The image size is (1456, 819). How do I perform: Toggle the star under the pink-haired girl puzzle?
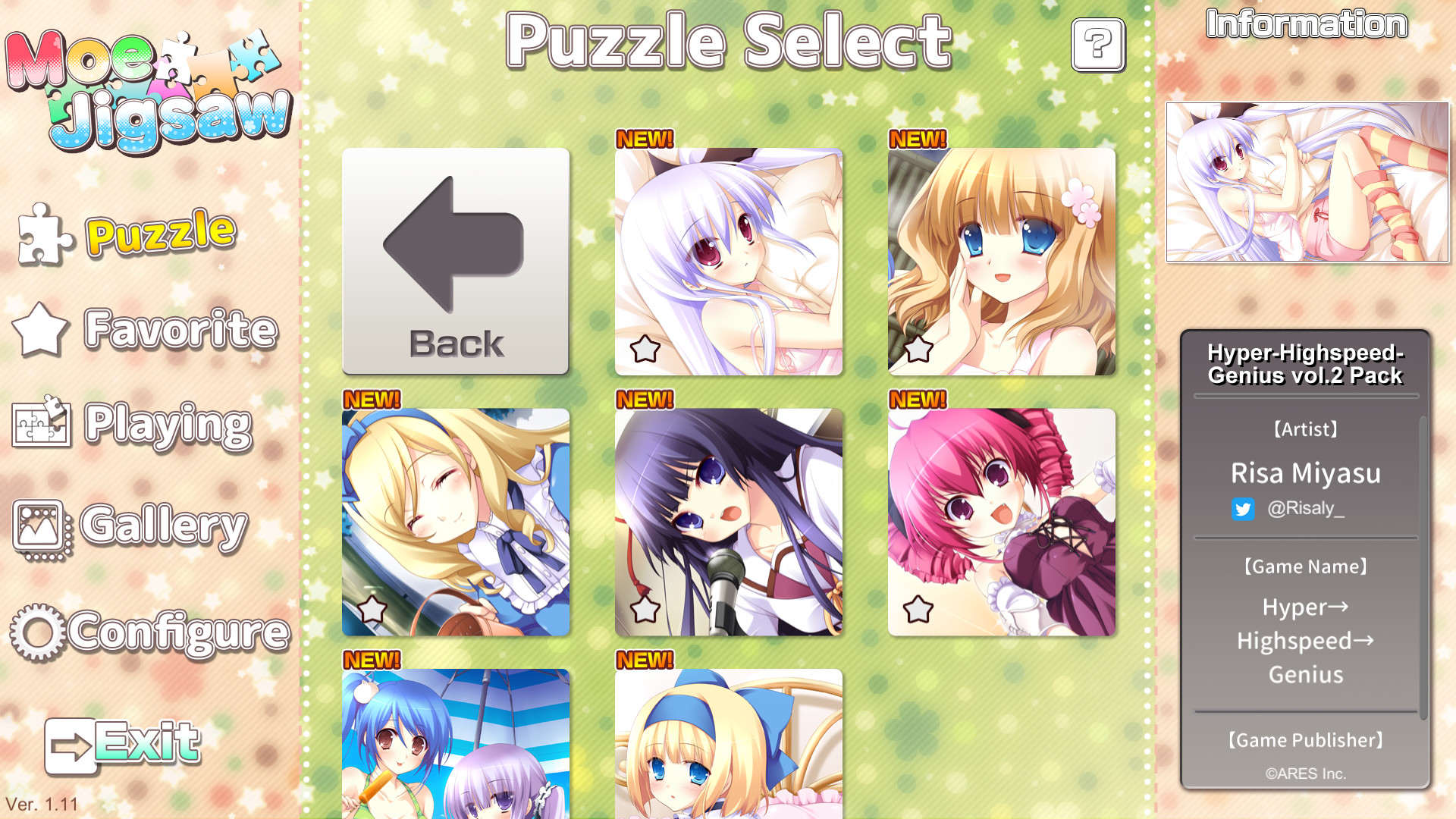pyautogui.click(x=918, y=608)
